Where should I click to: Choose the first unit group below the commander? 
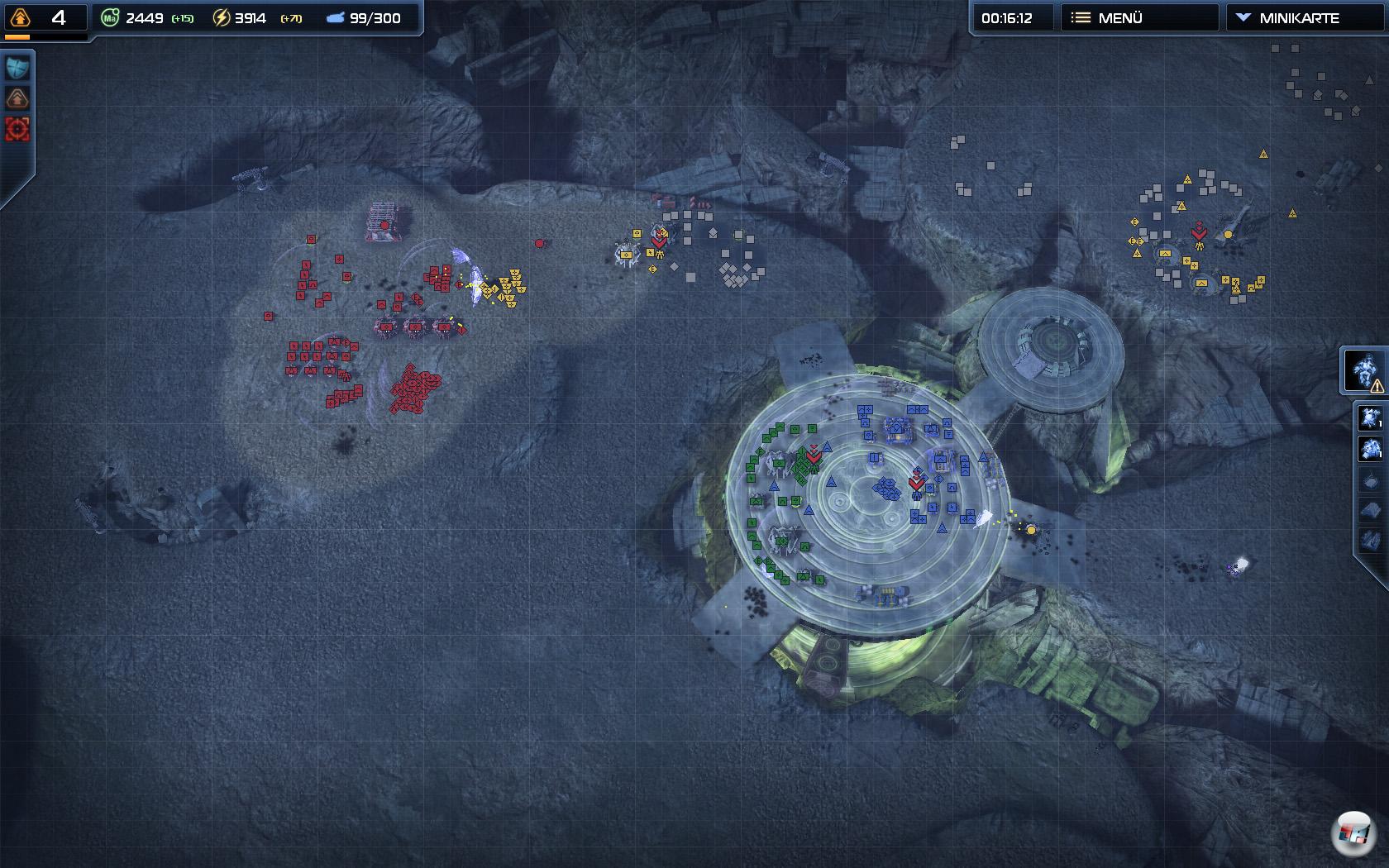coord(1370,417)
